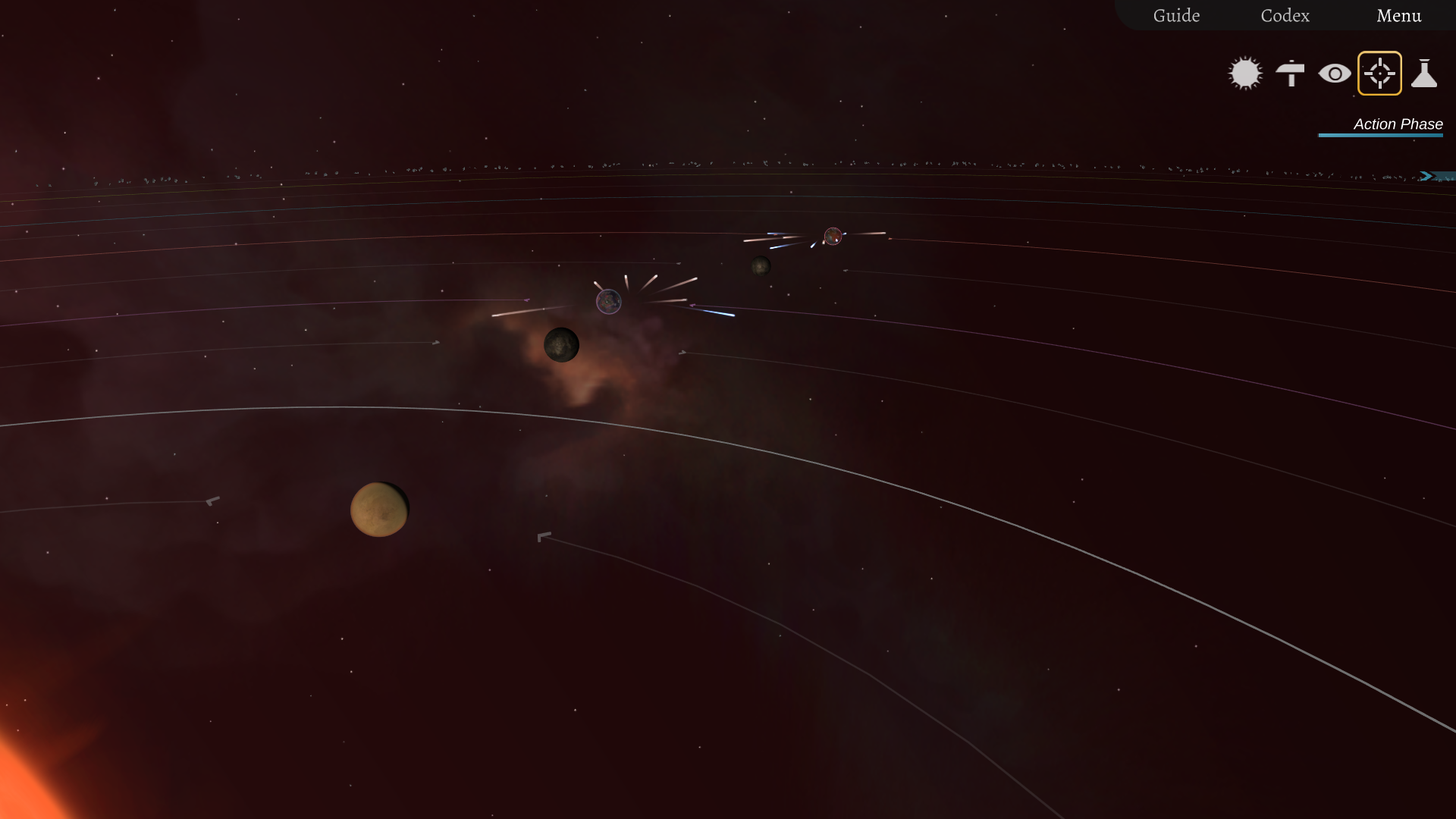This screenshot has height=819, width=1456.
Task: Click the signpost icon
Action: [1290, 74]
